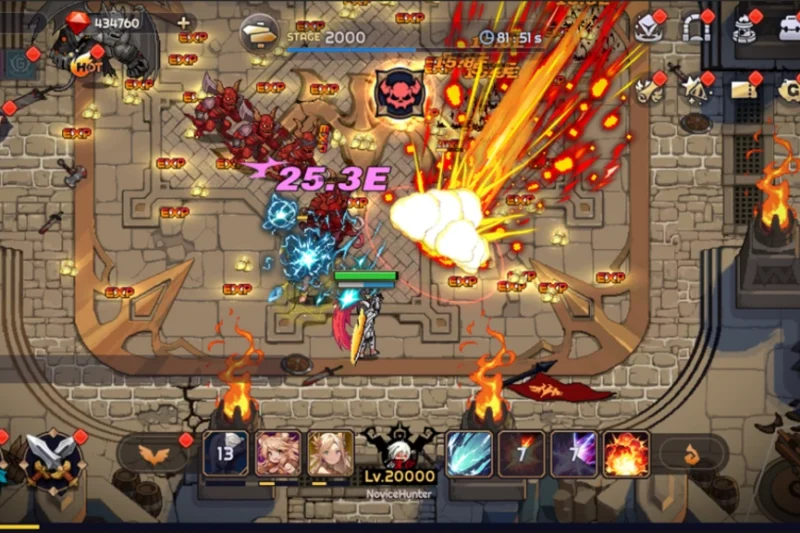Open the stone archway gate icon
This screenshot has height=533, width=800.
(x=695, y=28)
